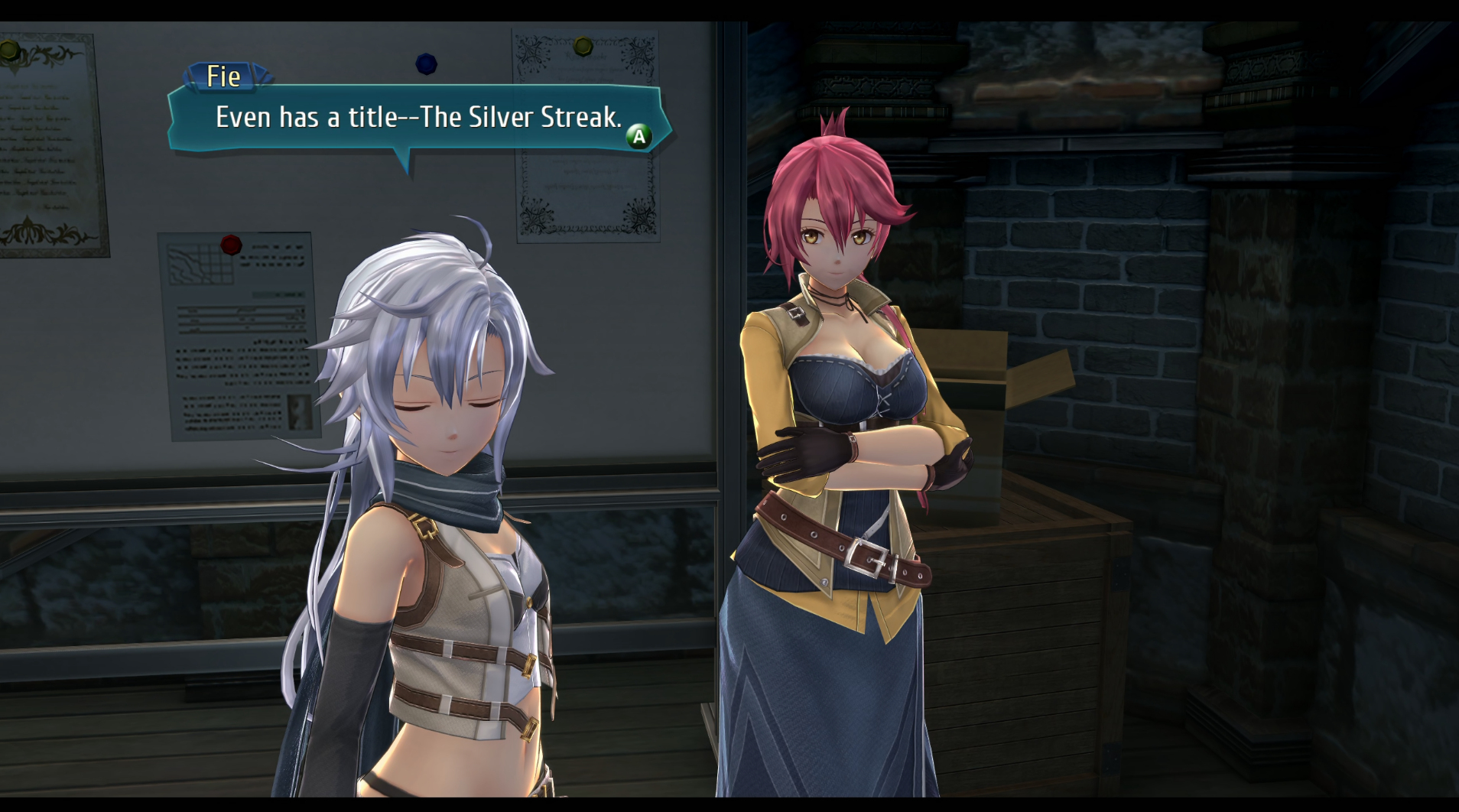Advance Fie's Silver Streak dialogue bubble
The image size is (1459, 812).
coord(639,137)
